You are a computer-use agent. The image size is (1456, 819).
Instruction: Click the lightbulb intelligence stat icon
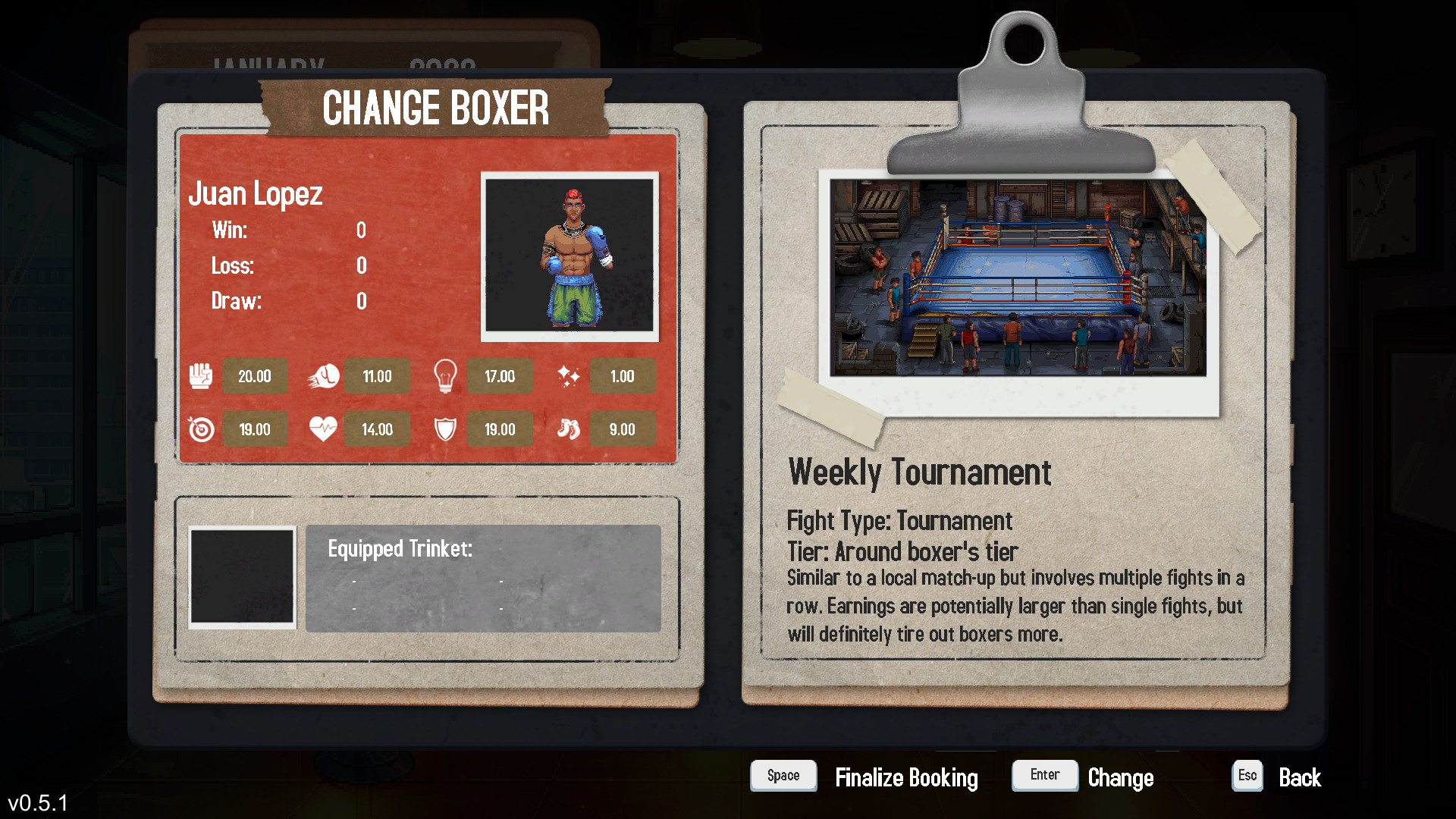(446, 375)
